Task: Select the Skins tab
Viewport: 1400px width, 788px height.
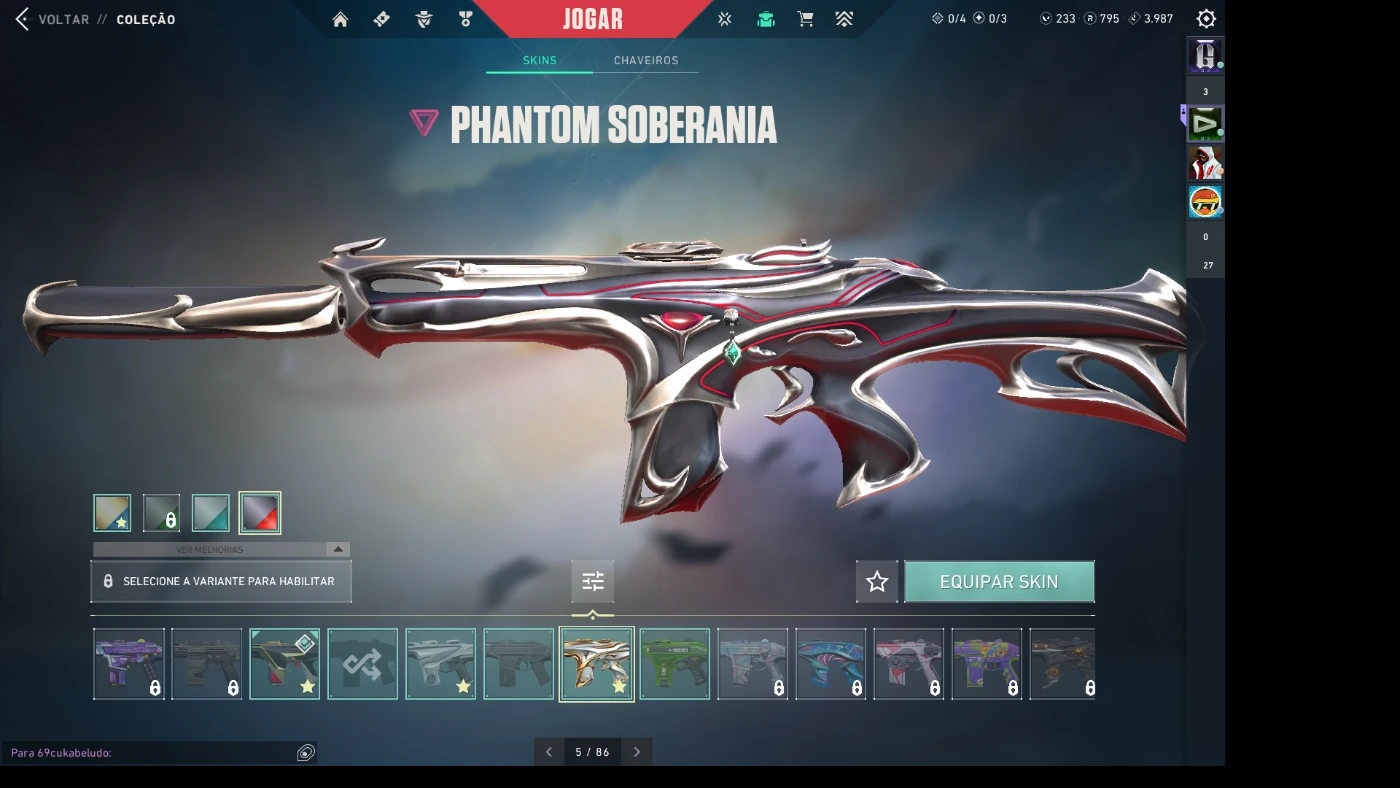Action: pyautogui.click(x=539, y=61)
